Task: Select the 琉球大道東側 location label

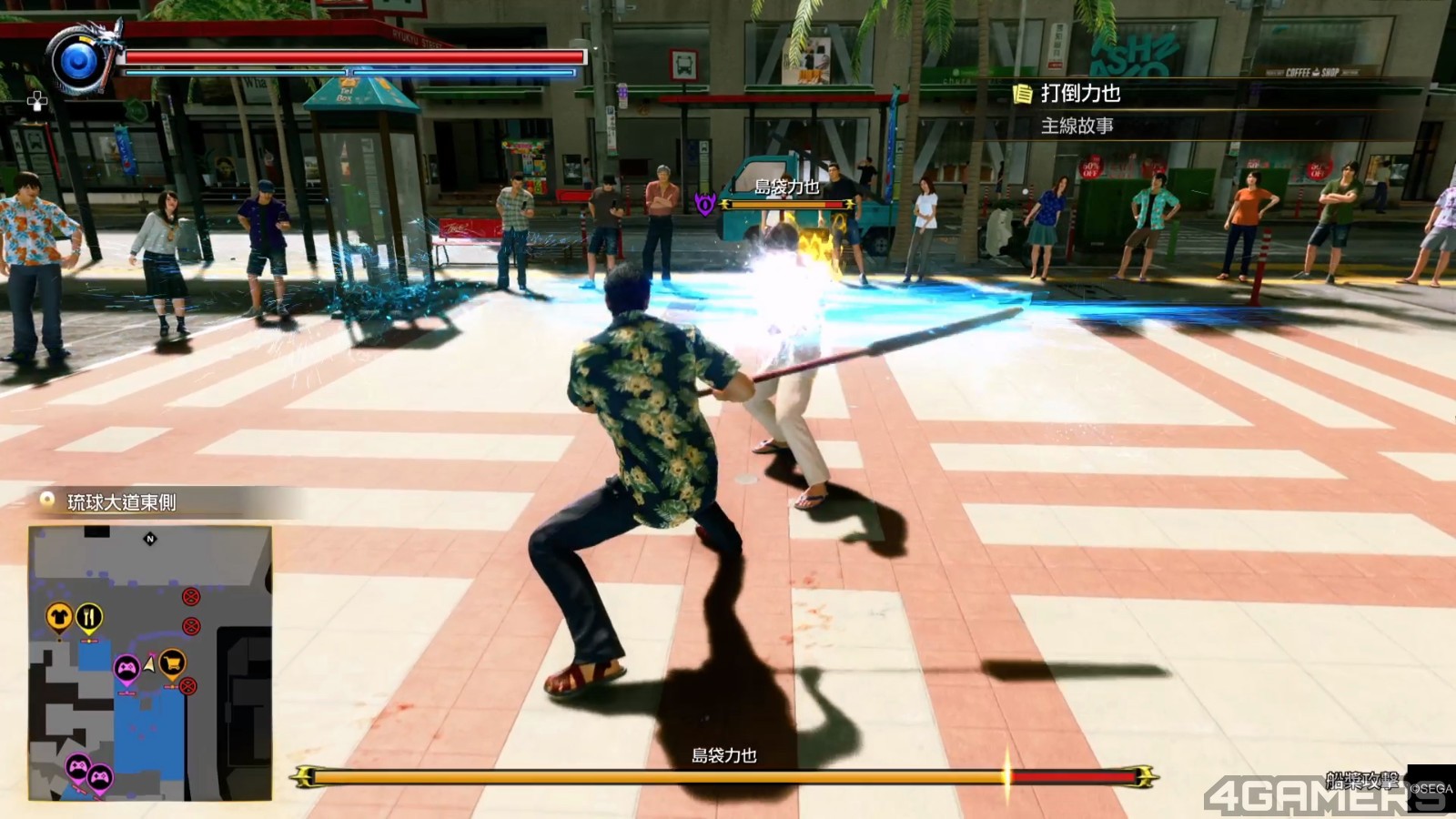Action: [x=121, y=502]
